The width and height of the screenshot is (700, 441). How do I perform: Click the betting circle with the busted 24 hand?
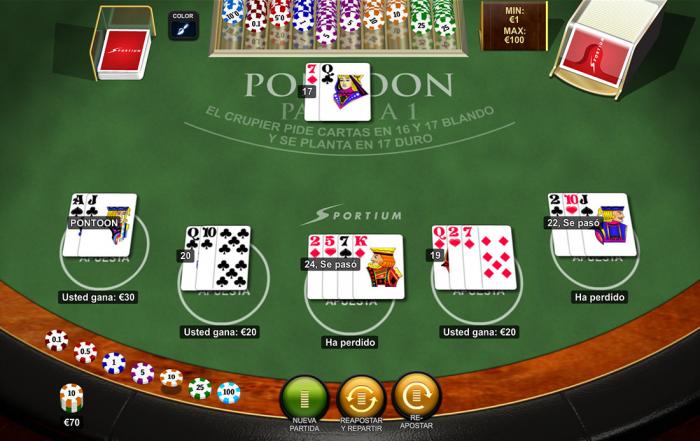click(350, 295)
